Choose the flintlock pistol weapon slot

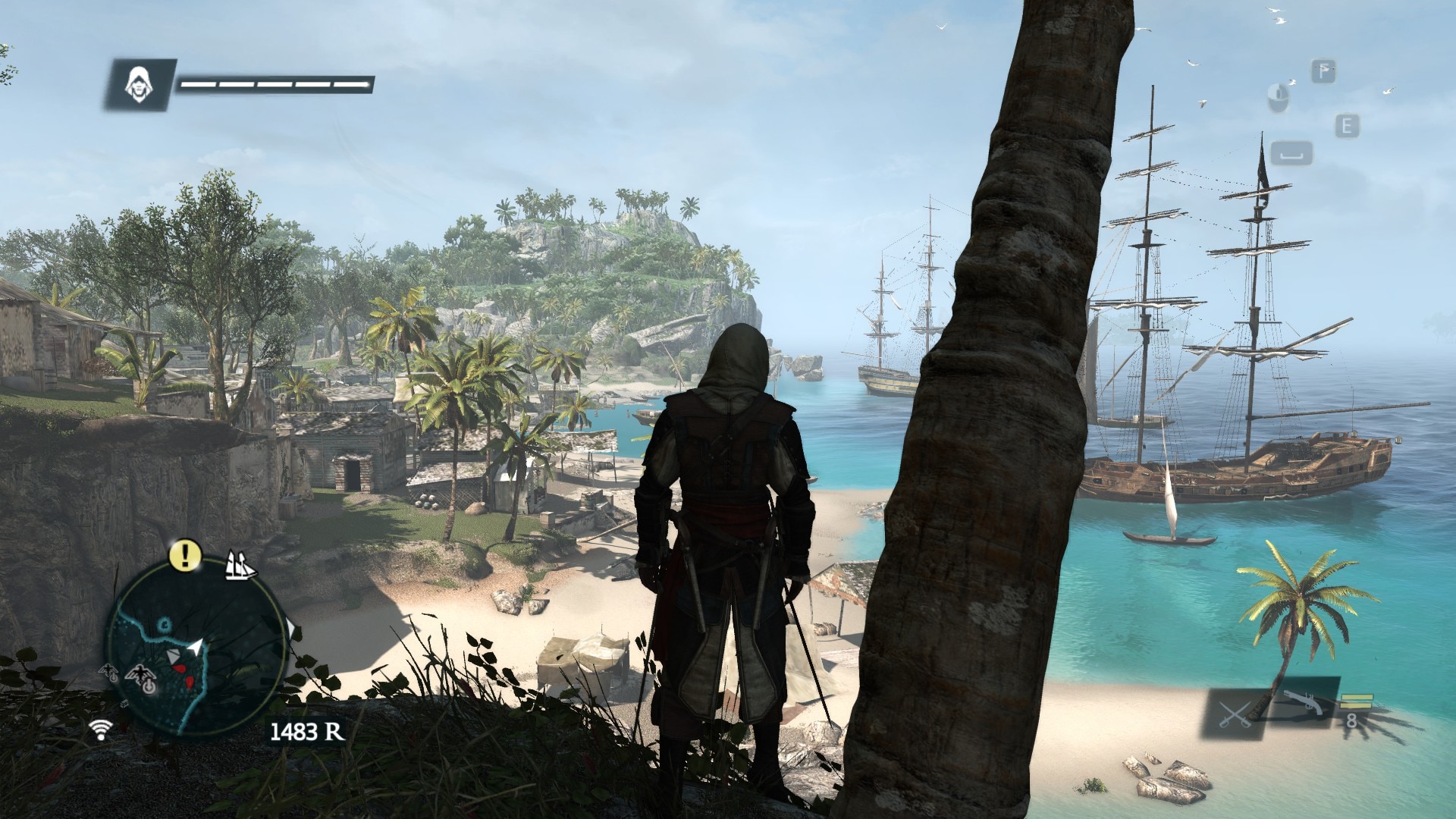(x=1304, y=706)
